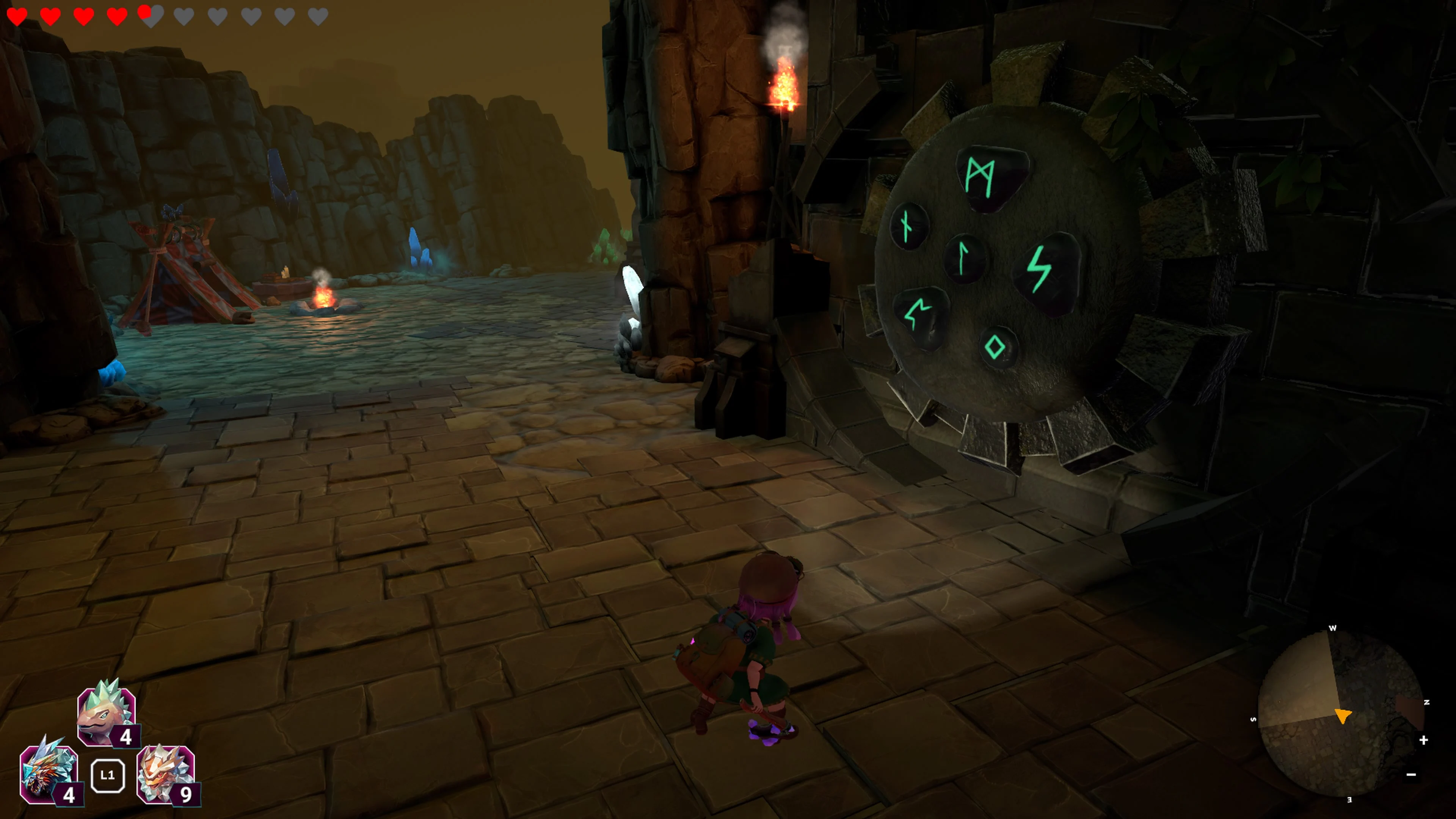The image size is (1456, 819).
Task: Click the orange player arrow on the minimap
Action: point(1343,717)
